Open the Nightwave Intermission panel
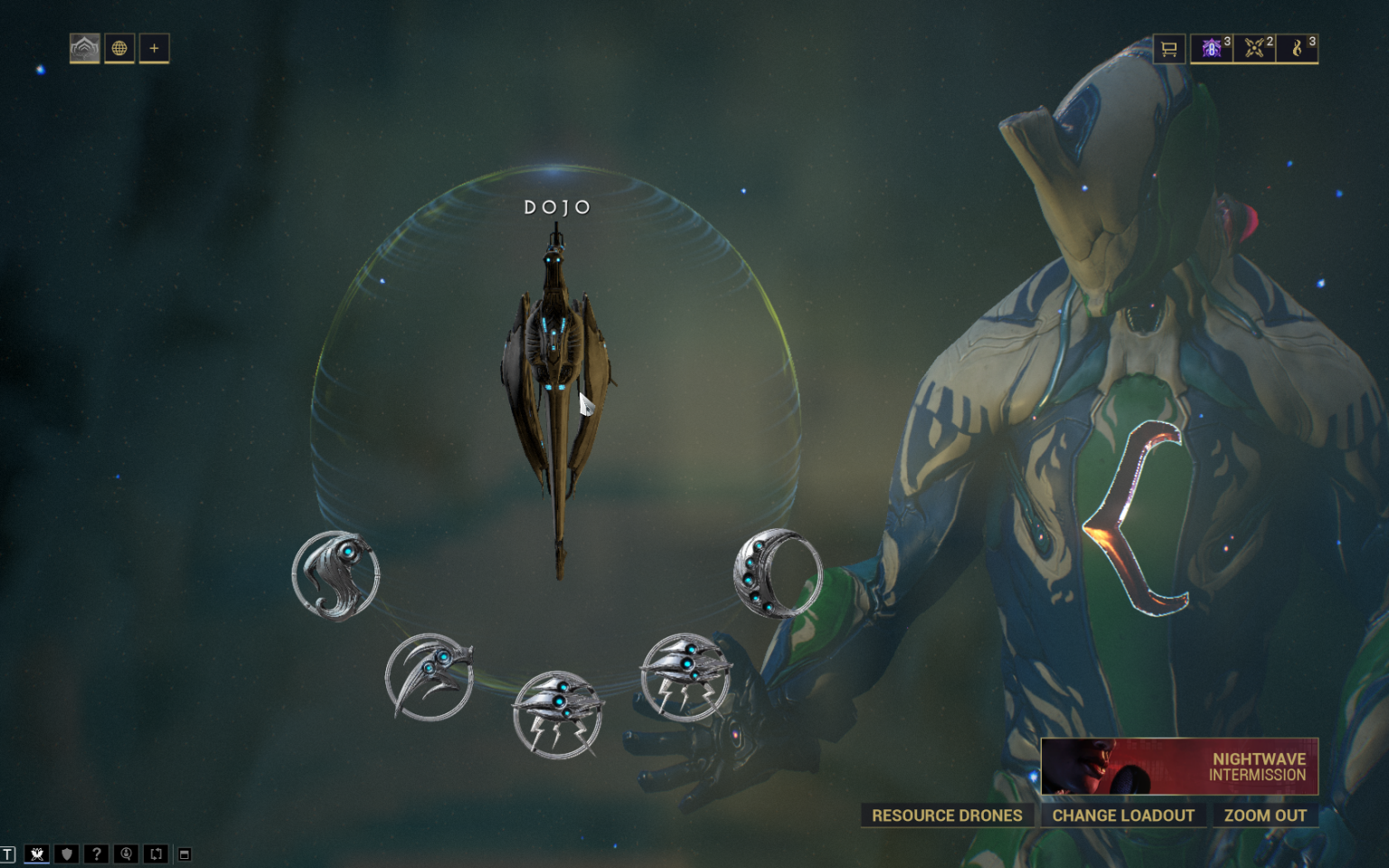This screenshot has width=1389, height=868. 1178,766
